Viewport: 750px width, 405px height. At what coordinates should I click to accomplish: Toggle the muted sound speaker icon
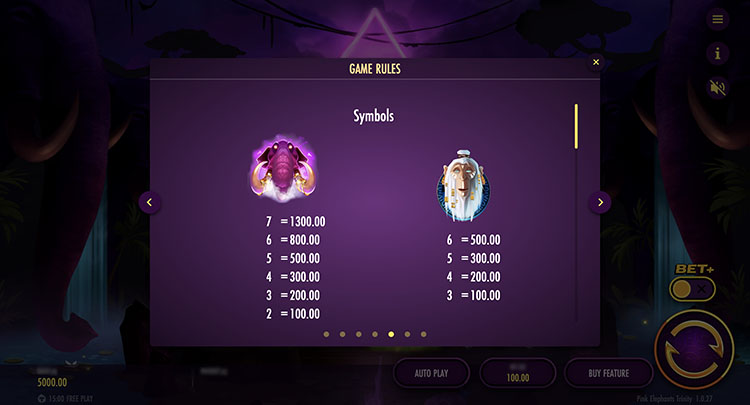[717, 87]
